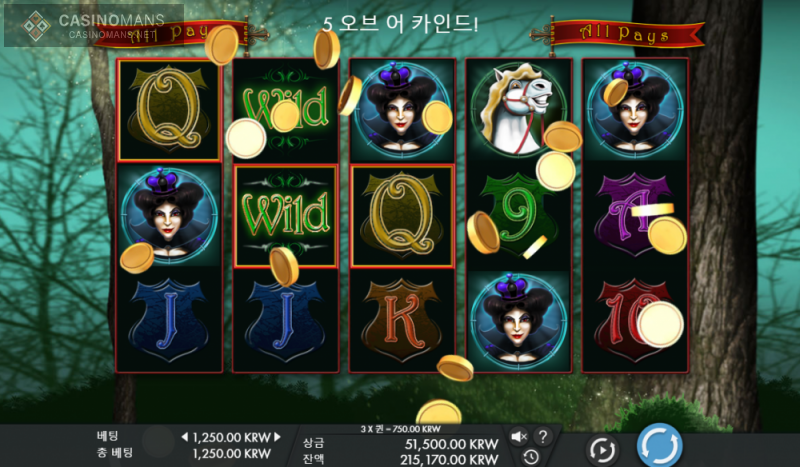The image size is (800, 467).
Task: Spin the reels with the blue button
Action: click(x=659, y=445)
